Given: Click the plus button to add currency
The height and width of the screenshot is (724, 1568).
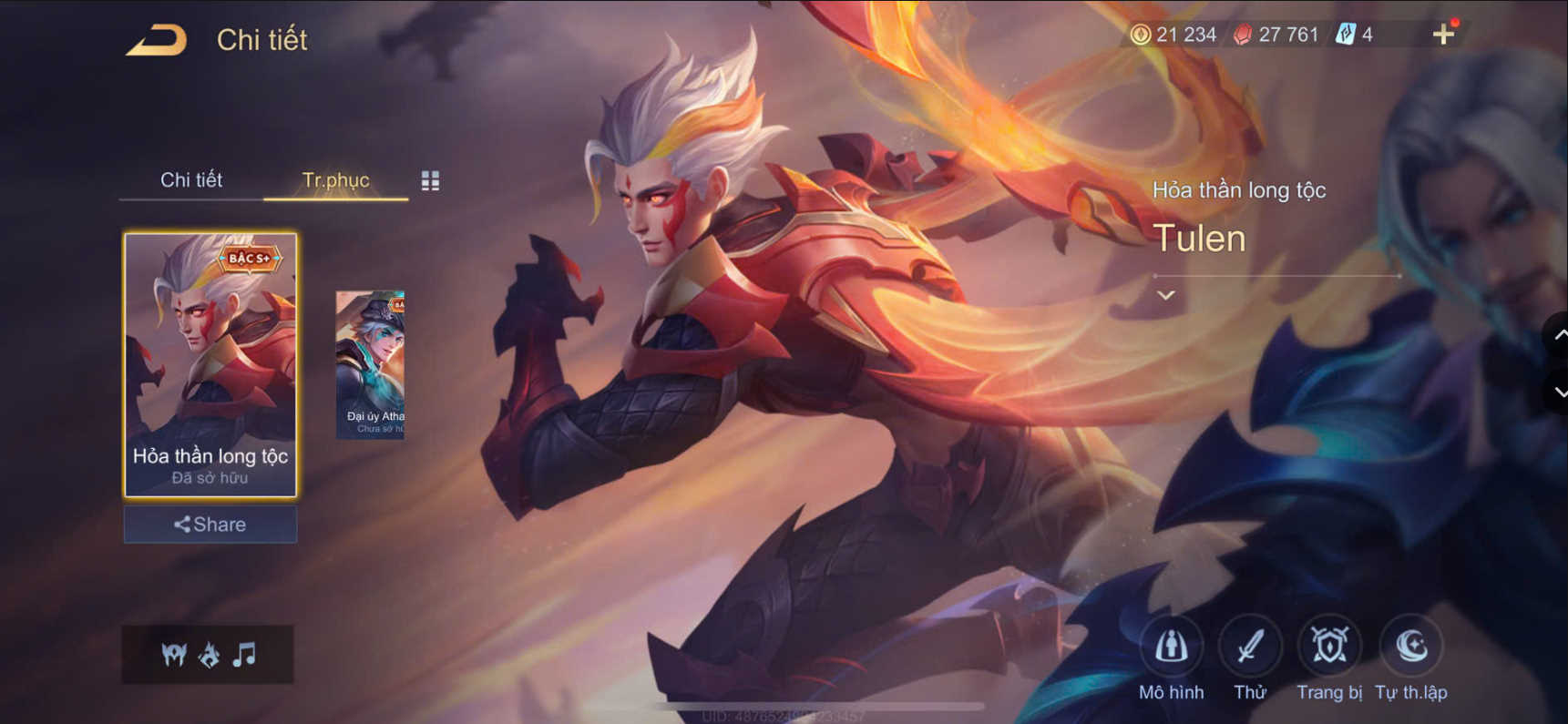Looking at the screenshot, I should (x=1443, y=35).
